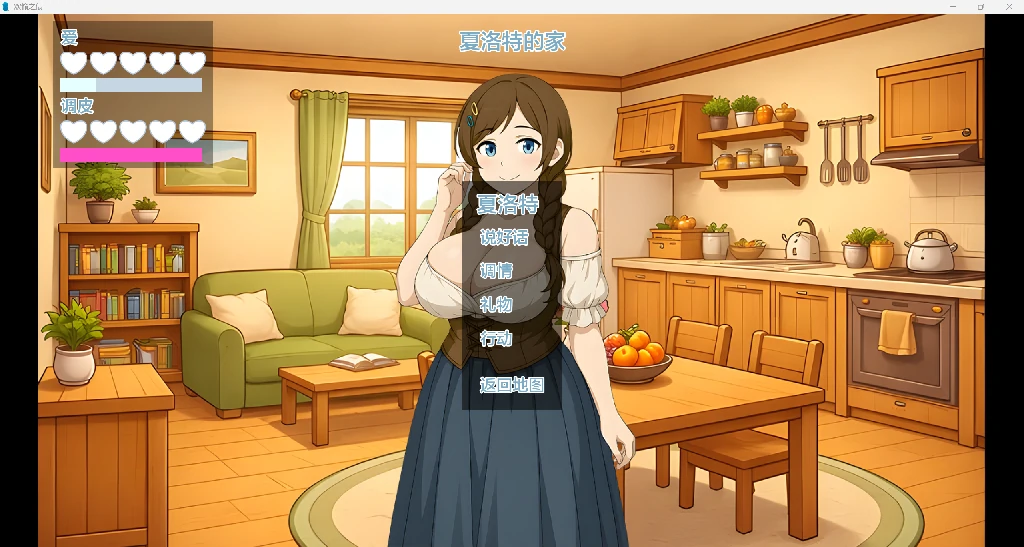The width and height of the screenshot is (1024, 547).
Task: Pick the 行动 action entry
Action: [x=496, y=338]
